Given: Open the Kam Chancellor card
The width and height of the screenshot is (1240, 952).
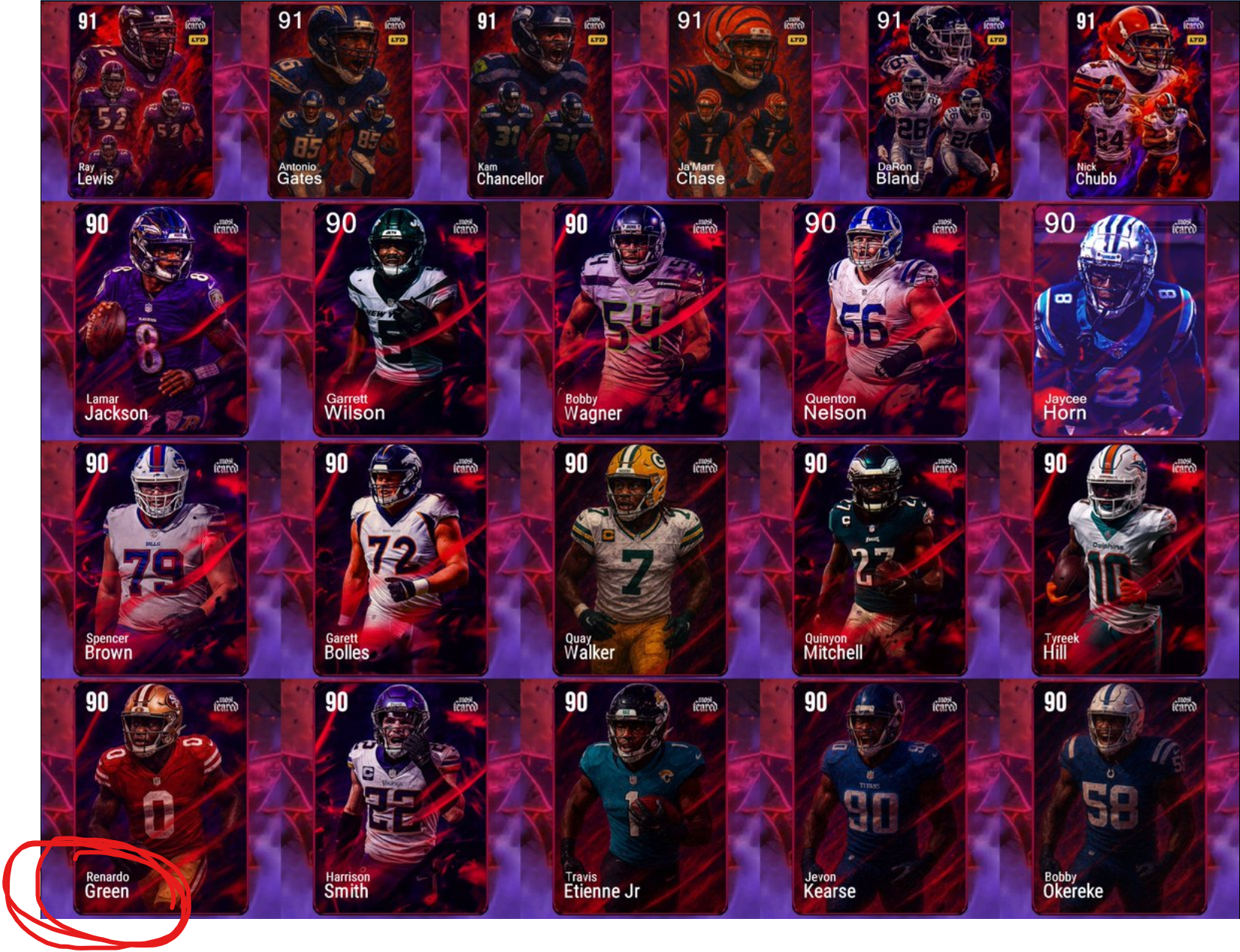Looking at the screenshot, I should click(540, 101).
